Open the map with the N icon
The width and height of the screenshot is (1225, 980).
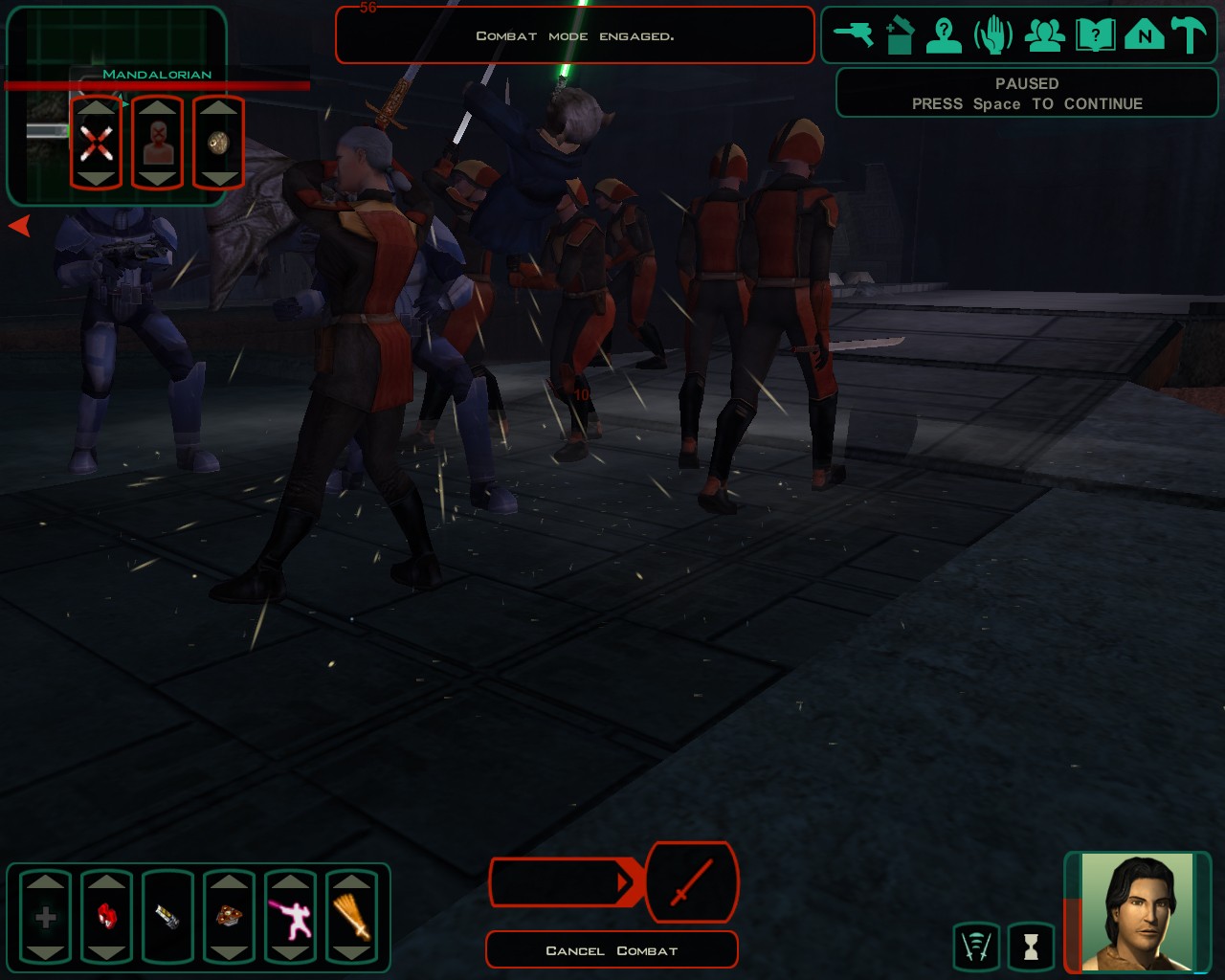(x=1144, y=35)
